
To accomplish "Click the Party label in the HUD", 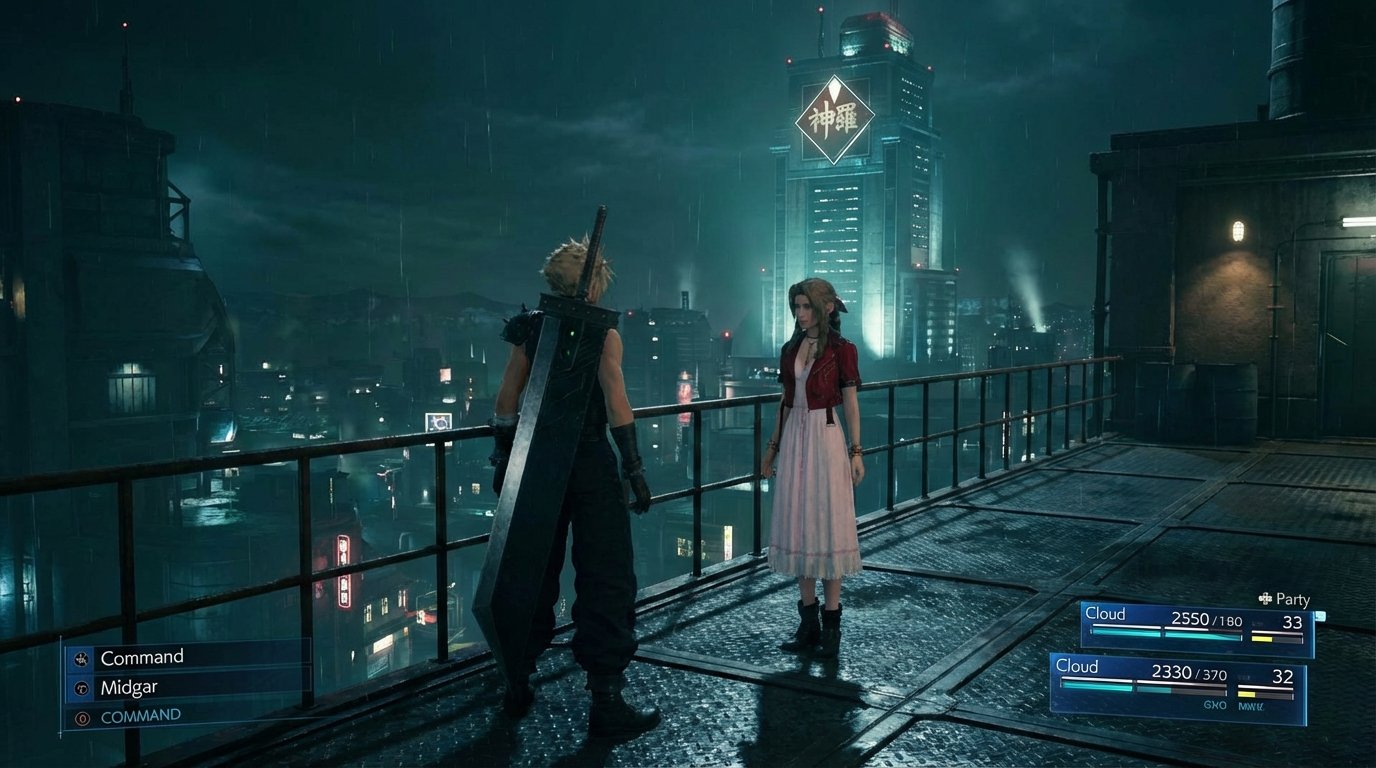I will 1292,598.
